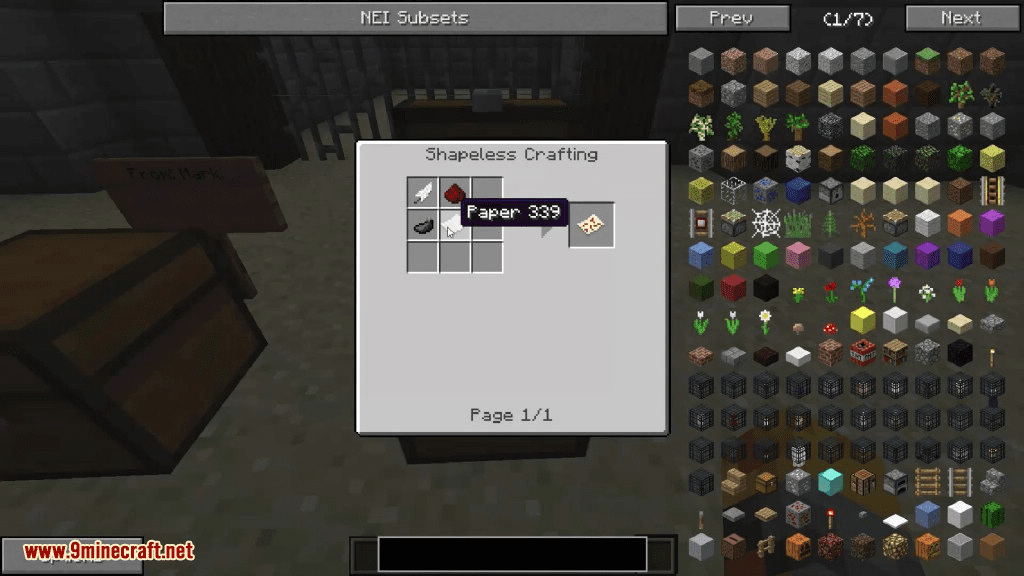Go to the previous item page
1024x576 pixels.
[x=730, y=18]
